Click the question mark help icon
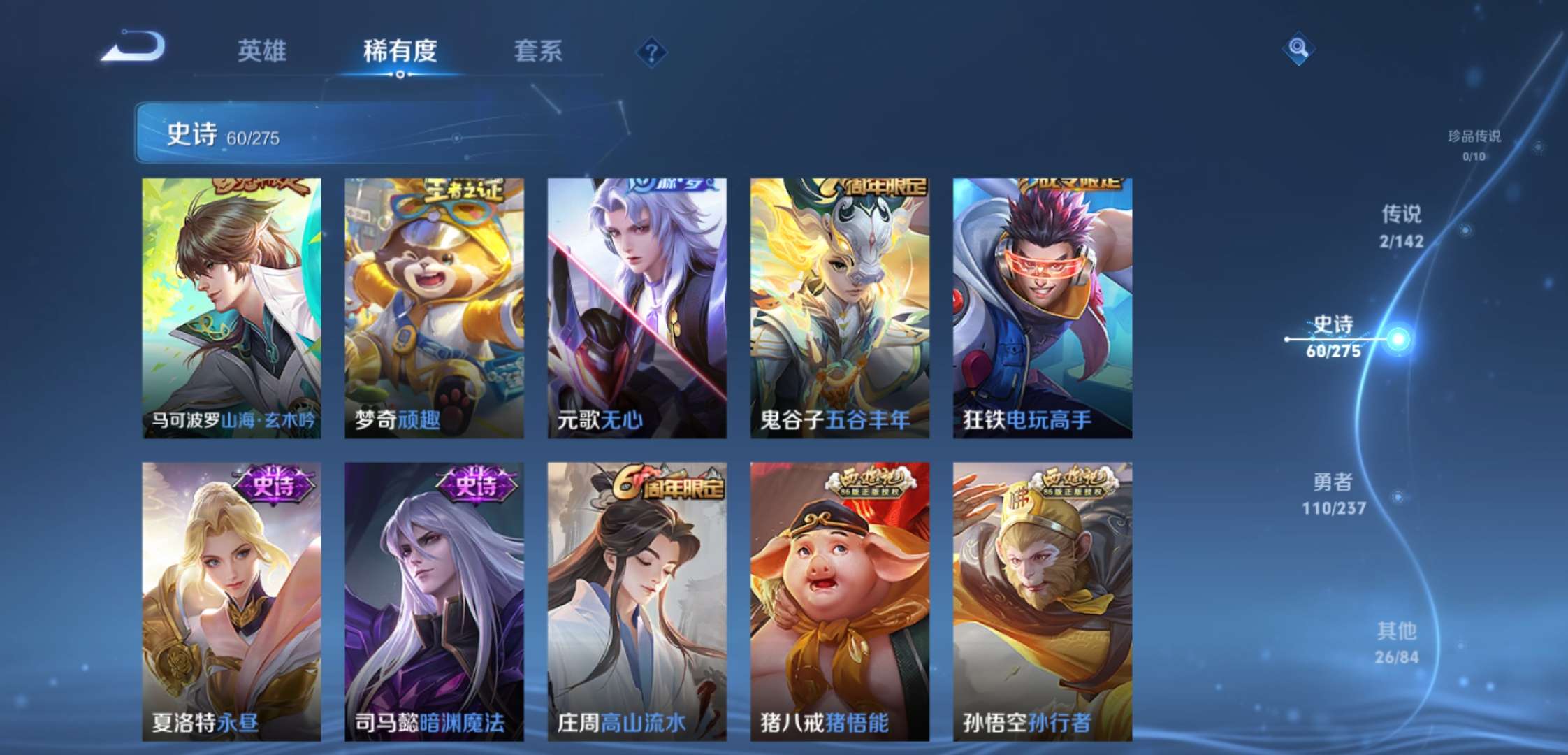The height and width of the screenshot is (755, 1568). pos(651,50)
